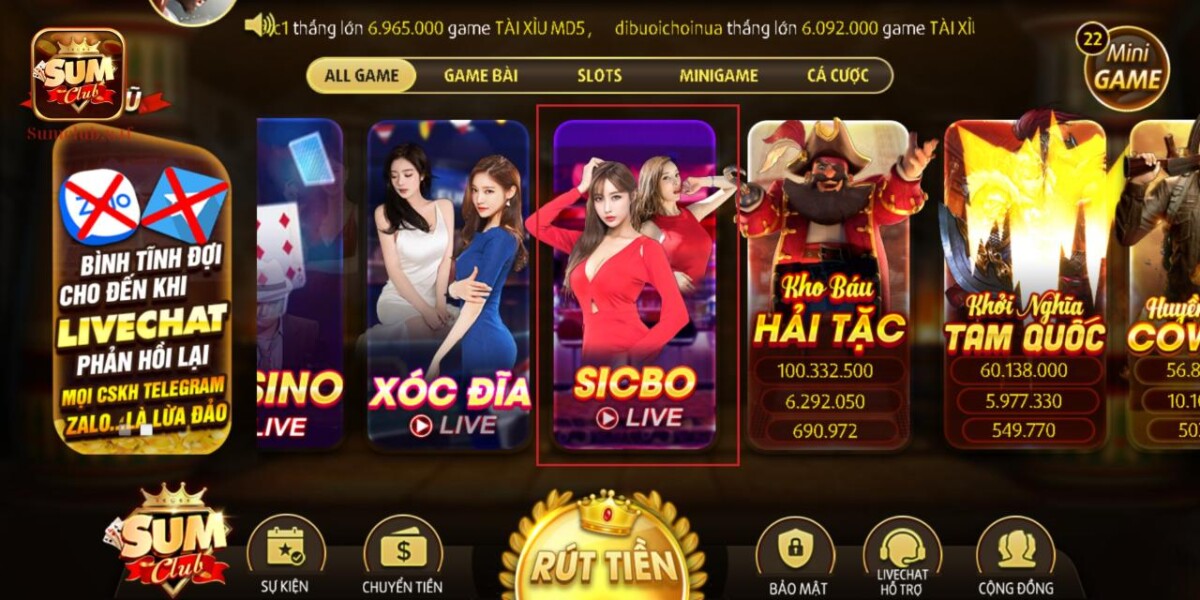Select Khởi Nghĩa Tam Quốc game card
Screen dimensions: 1200x600
[x=1025, y=285]
